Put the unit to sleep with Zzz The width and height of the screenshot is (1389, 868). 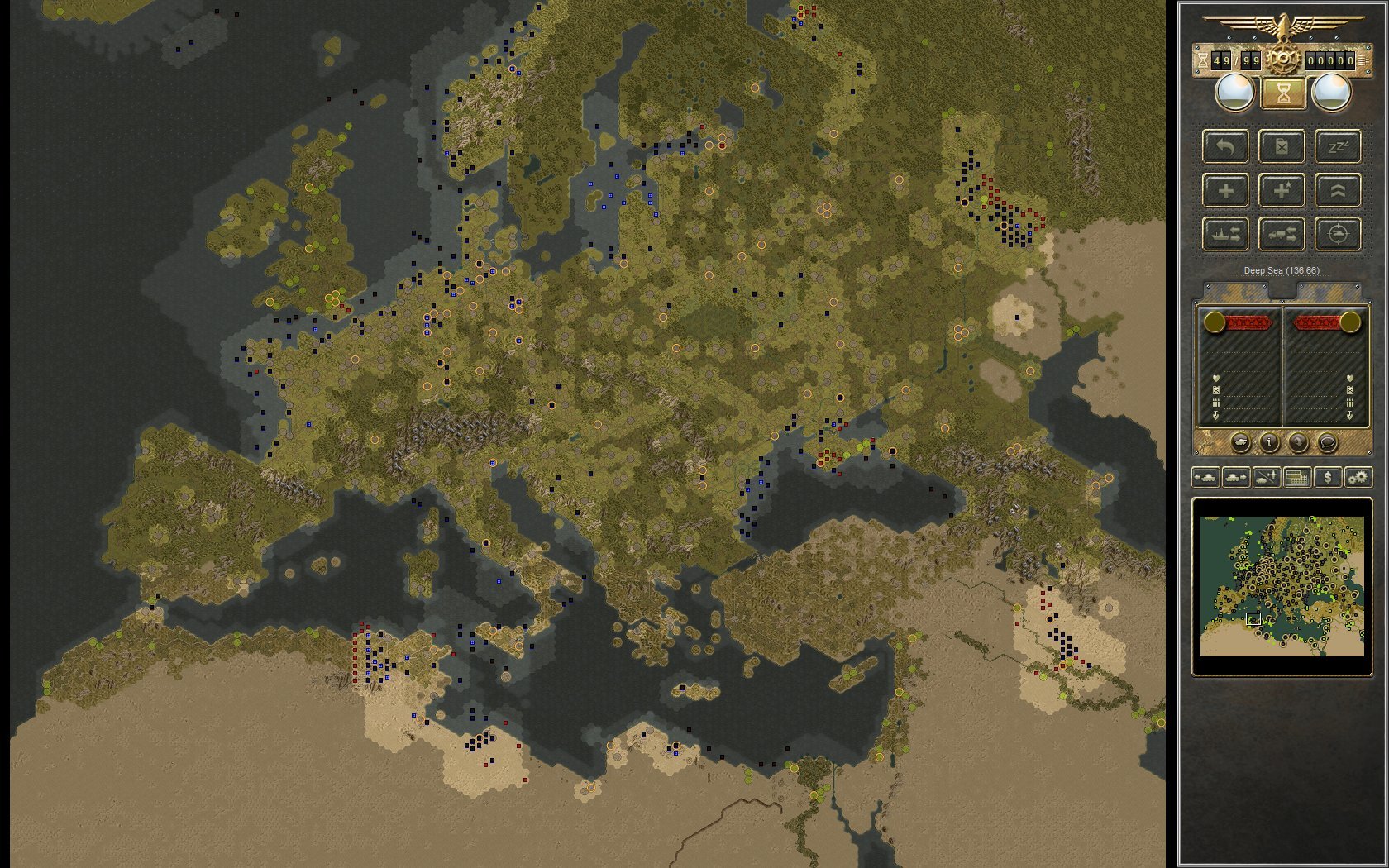(1338, 146)
